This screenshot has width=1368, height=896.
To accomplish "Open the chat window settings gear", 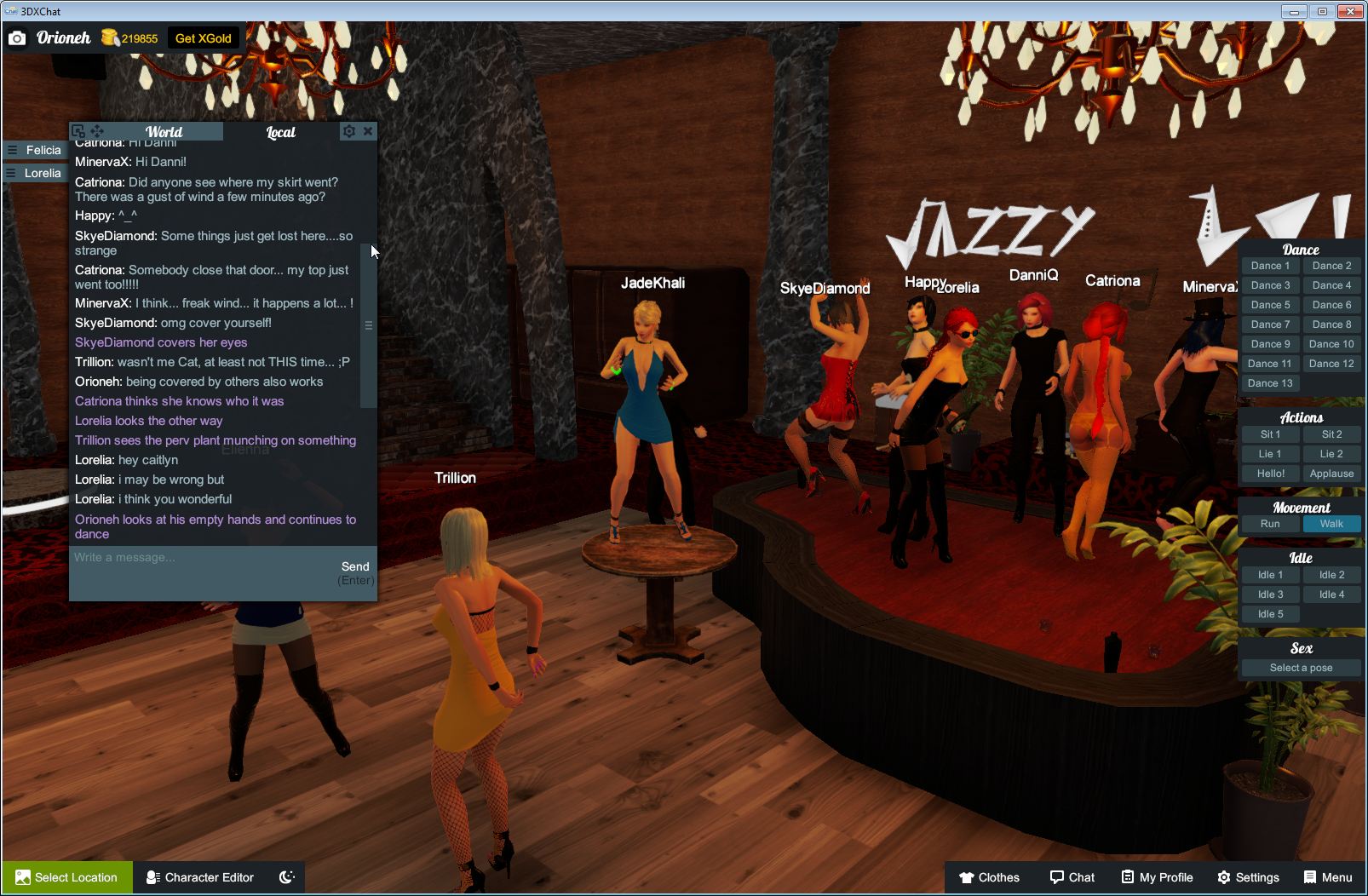I will [349, 131].
